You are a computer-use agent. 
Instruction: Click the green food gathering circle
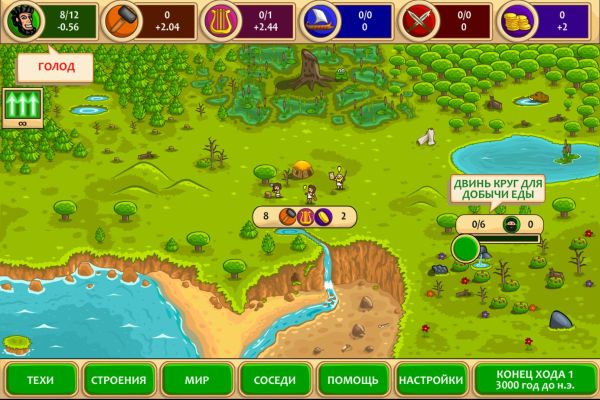tap(466, 247)
